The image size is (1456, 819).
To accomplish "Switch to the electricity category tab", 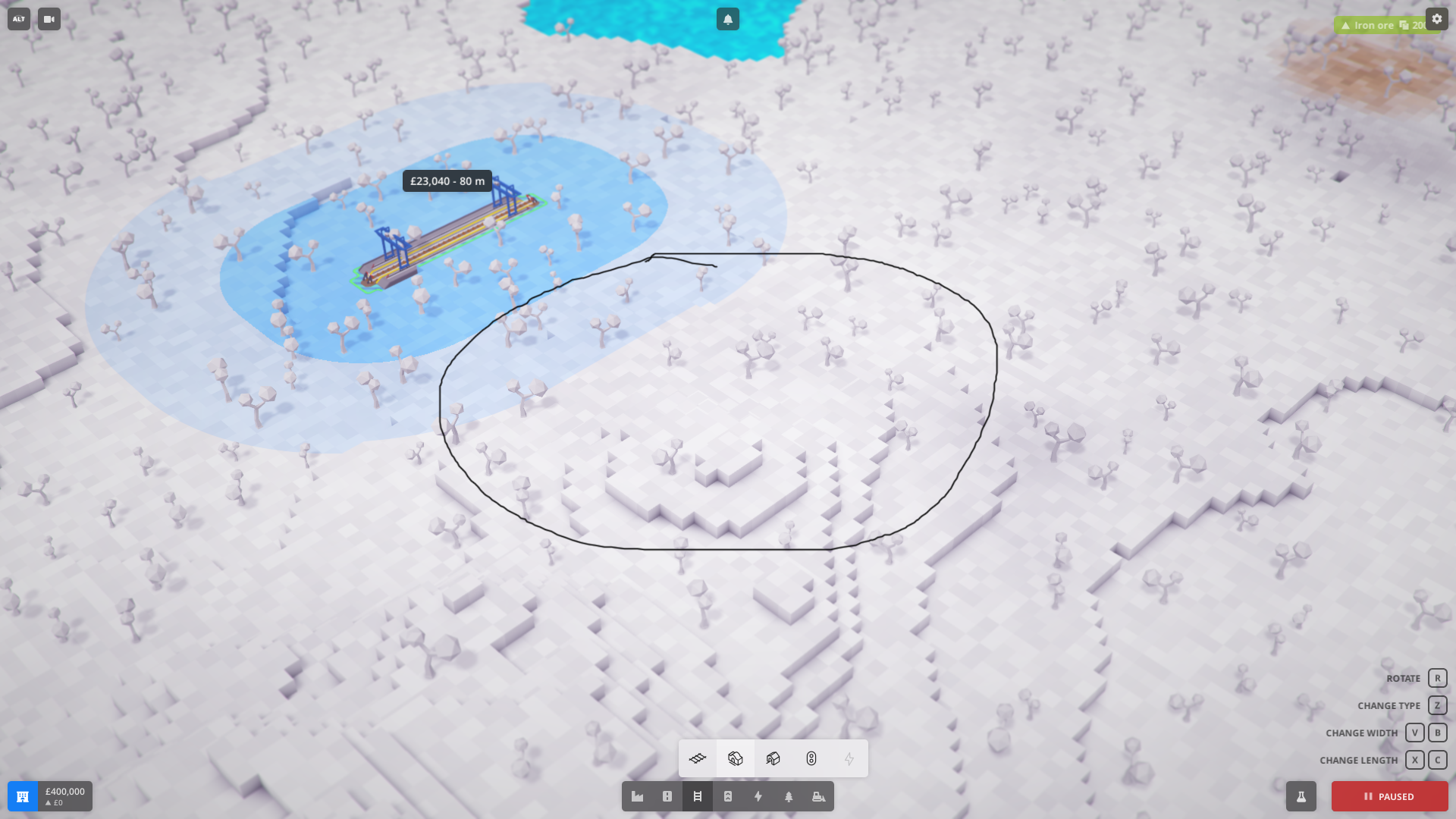I will (x=758, y=797).
